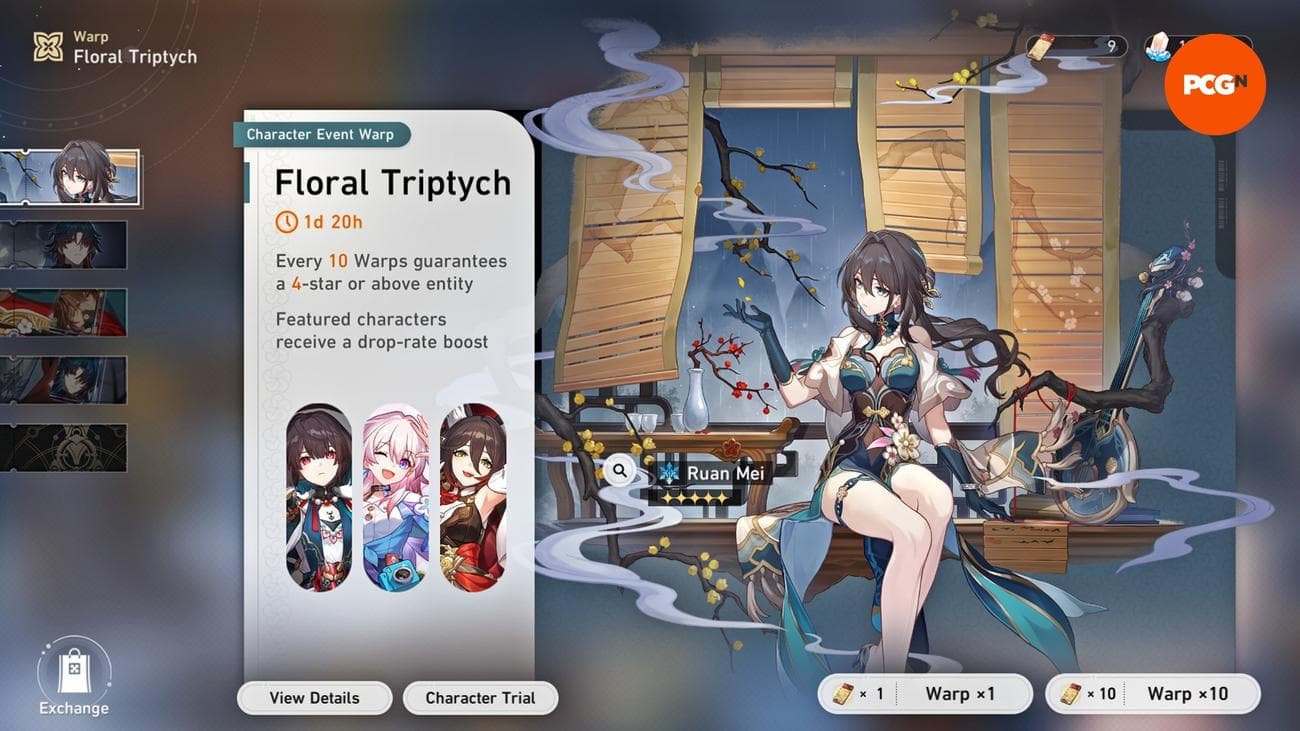Click the Star Rail Special Pass currency icon
1300x731 pixels.
click(x=1040, y=44)
